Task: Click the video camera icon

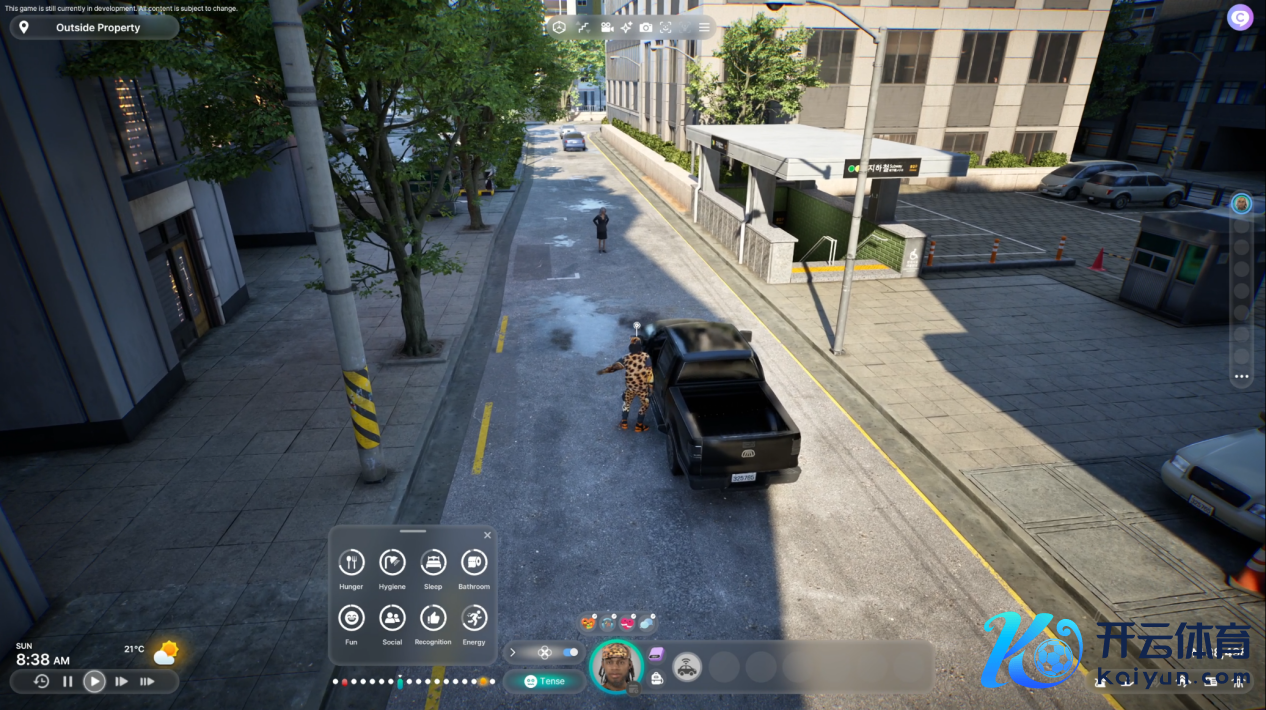Action: coord(606,27)
